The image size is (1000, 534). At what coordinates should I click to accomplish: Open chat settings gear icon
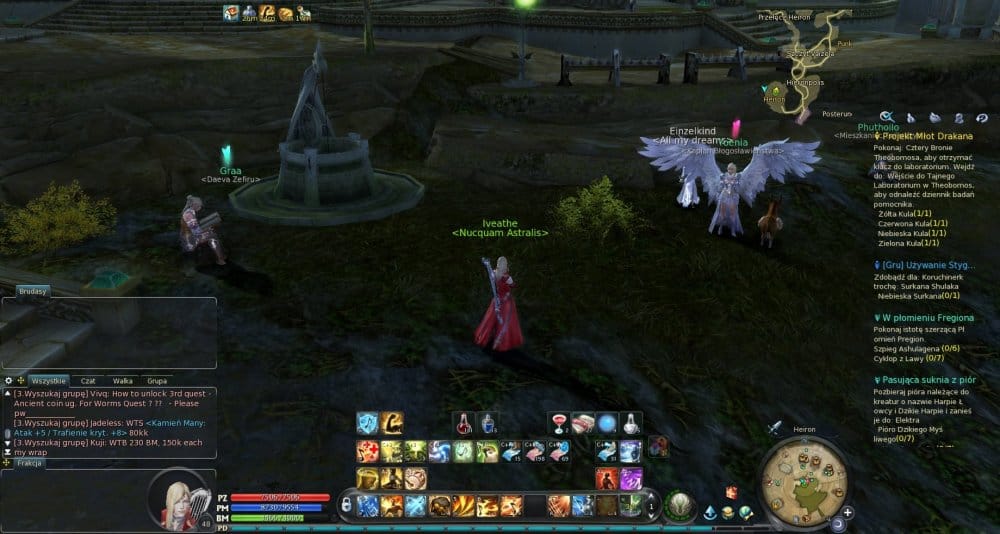pyautogui.click(x=9, y=381)
